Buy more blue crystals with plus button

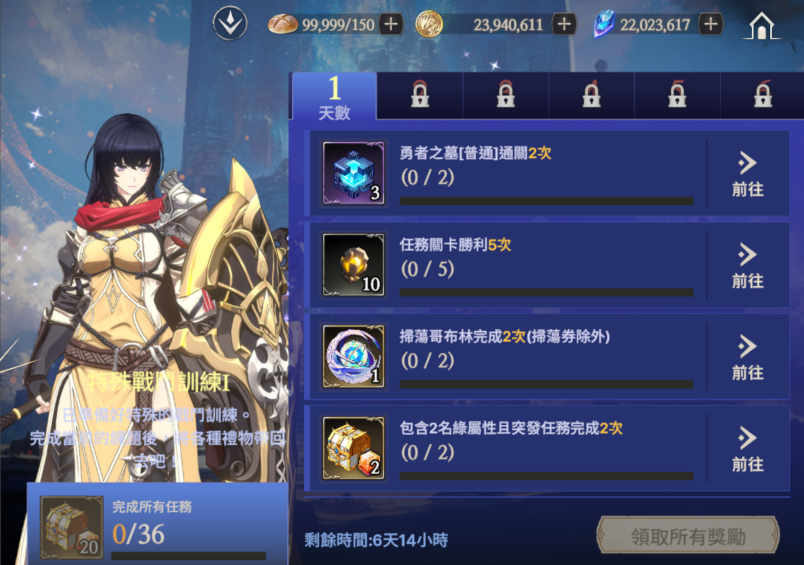[711, 24]
